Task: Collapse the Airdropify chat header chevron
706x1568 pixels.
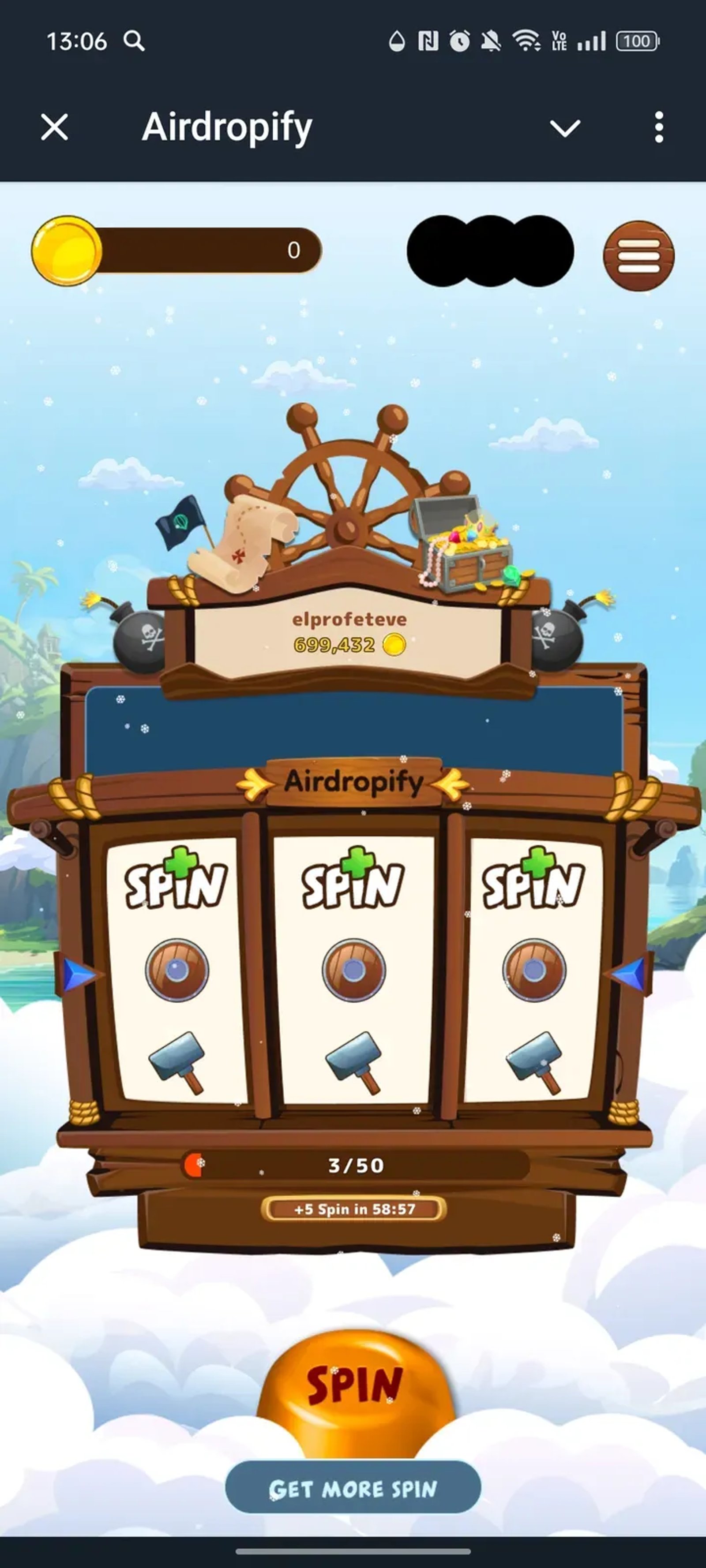Action: (x=565, y=127)
